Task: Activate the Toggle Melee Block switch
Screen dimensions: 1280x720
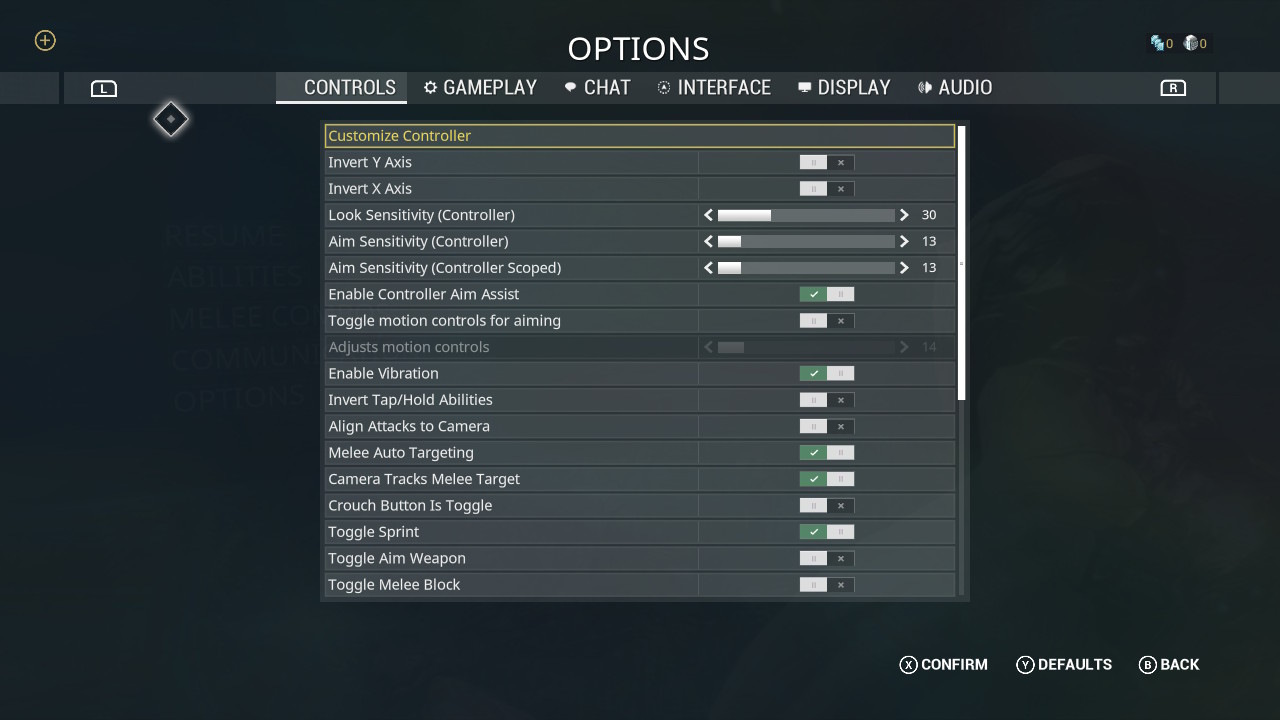Action: tap(827, 585)
